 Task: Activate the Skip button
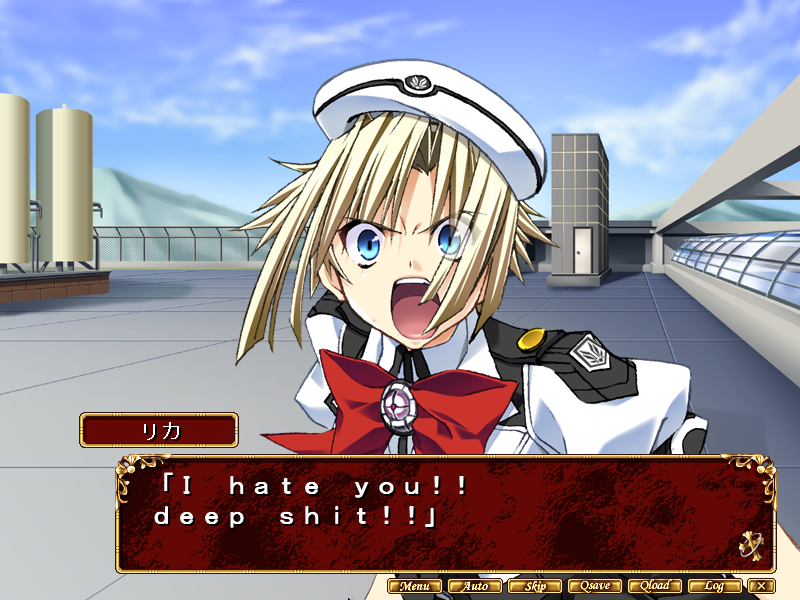point(535,586)
